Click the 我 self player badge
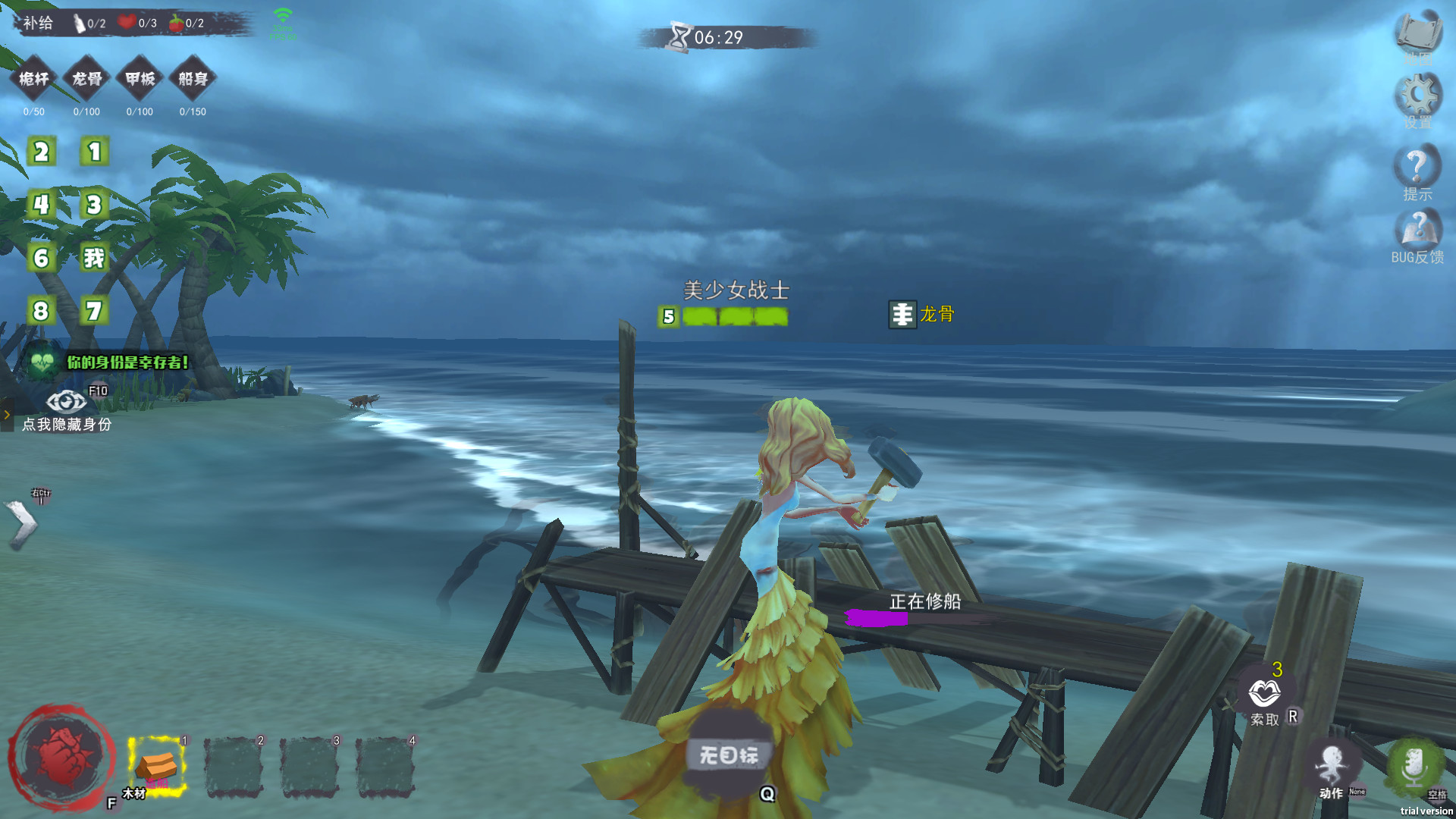Image resolution: width=1456 pixels, height=819 pixels. pos(95,258)
